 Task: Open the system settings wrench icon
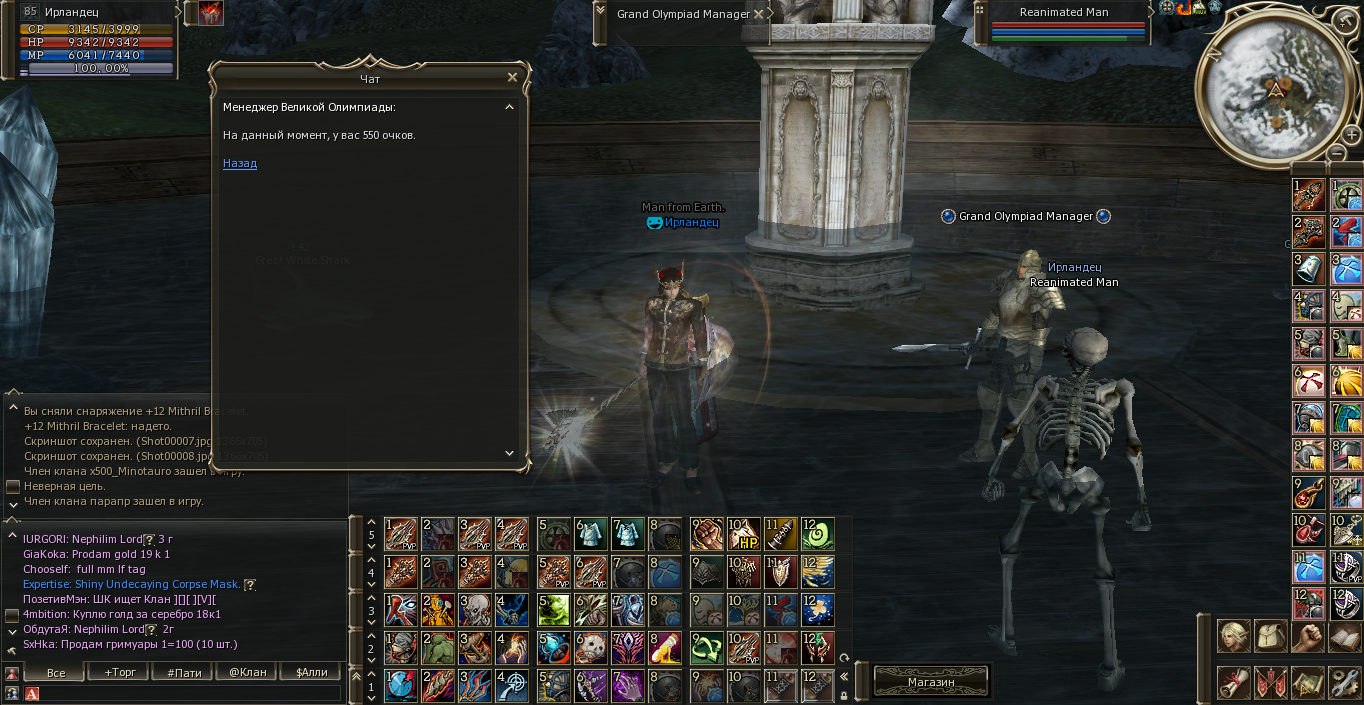point(1344,682)
